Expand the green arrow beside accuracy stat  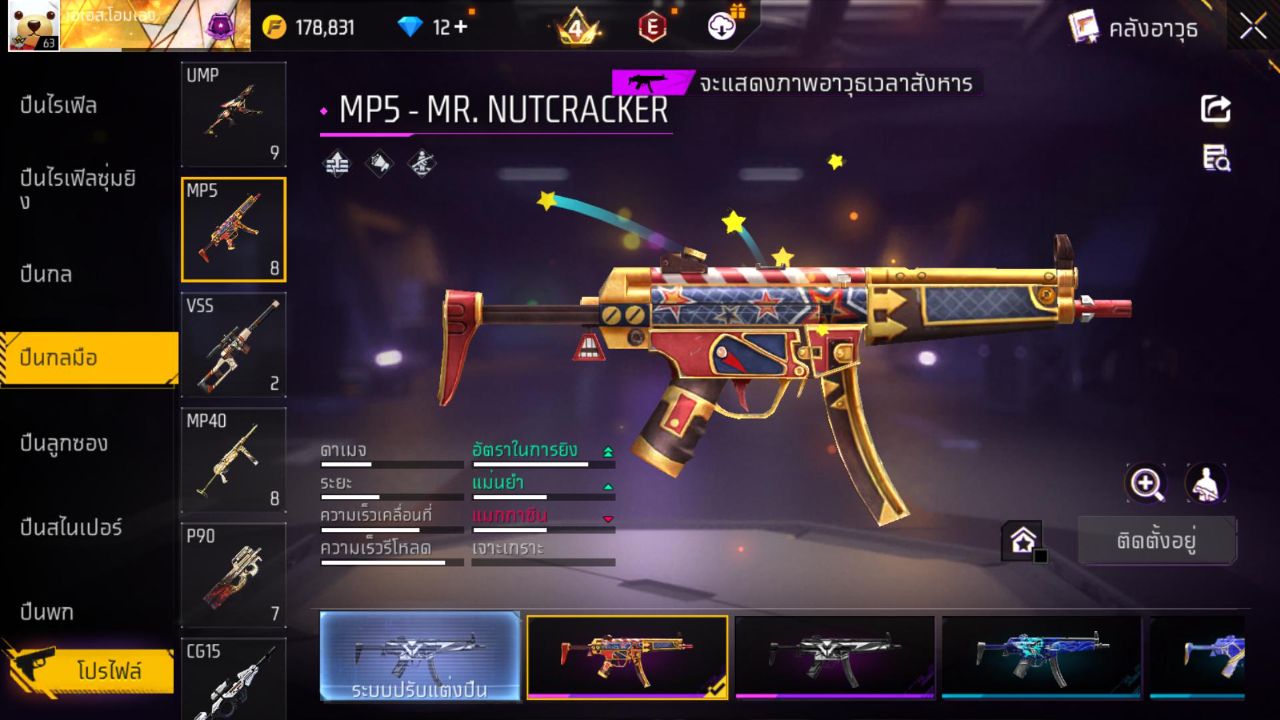pyautogui.click(x=609, y=486)
